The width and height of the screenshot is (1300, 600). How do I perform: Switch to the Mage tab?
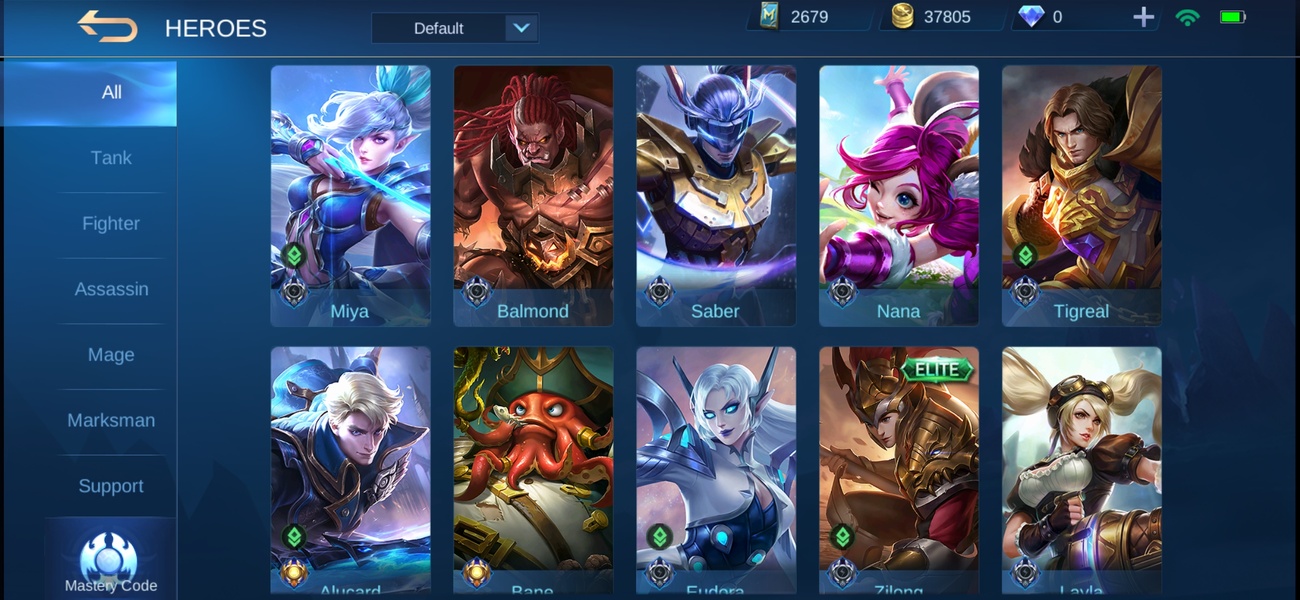click(x=111, y=355)
